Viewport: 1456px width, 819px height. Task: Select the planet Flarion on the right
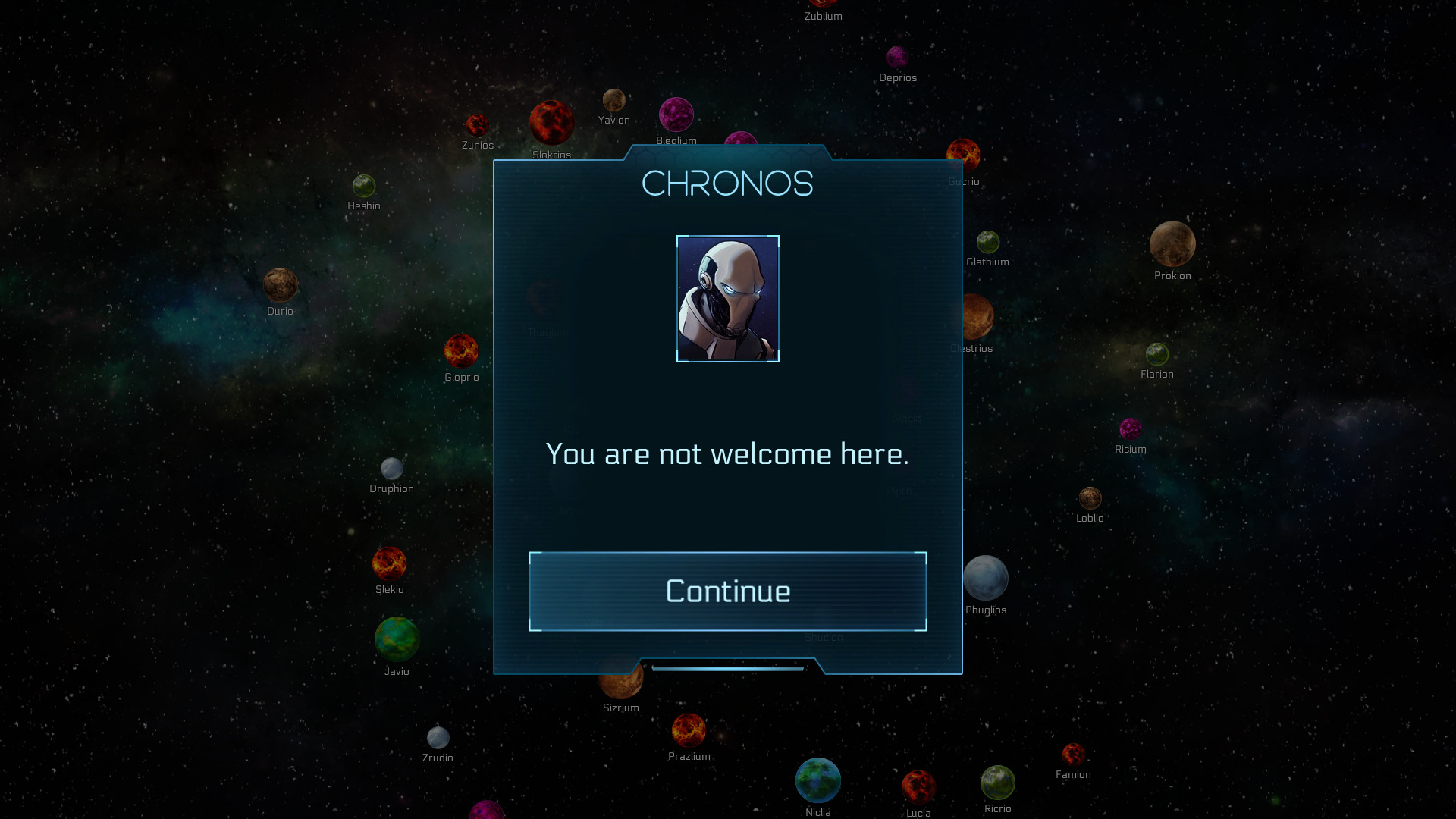click(x=1157, y=353)
